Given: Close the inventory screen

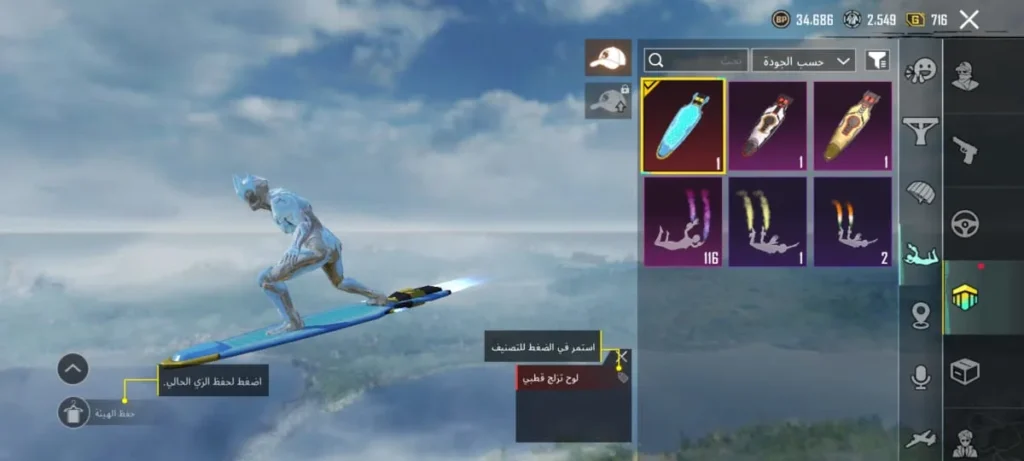Looking at the screenshot, I should pos(968,19).
